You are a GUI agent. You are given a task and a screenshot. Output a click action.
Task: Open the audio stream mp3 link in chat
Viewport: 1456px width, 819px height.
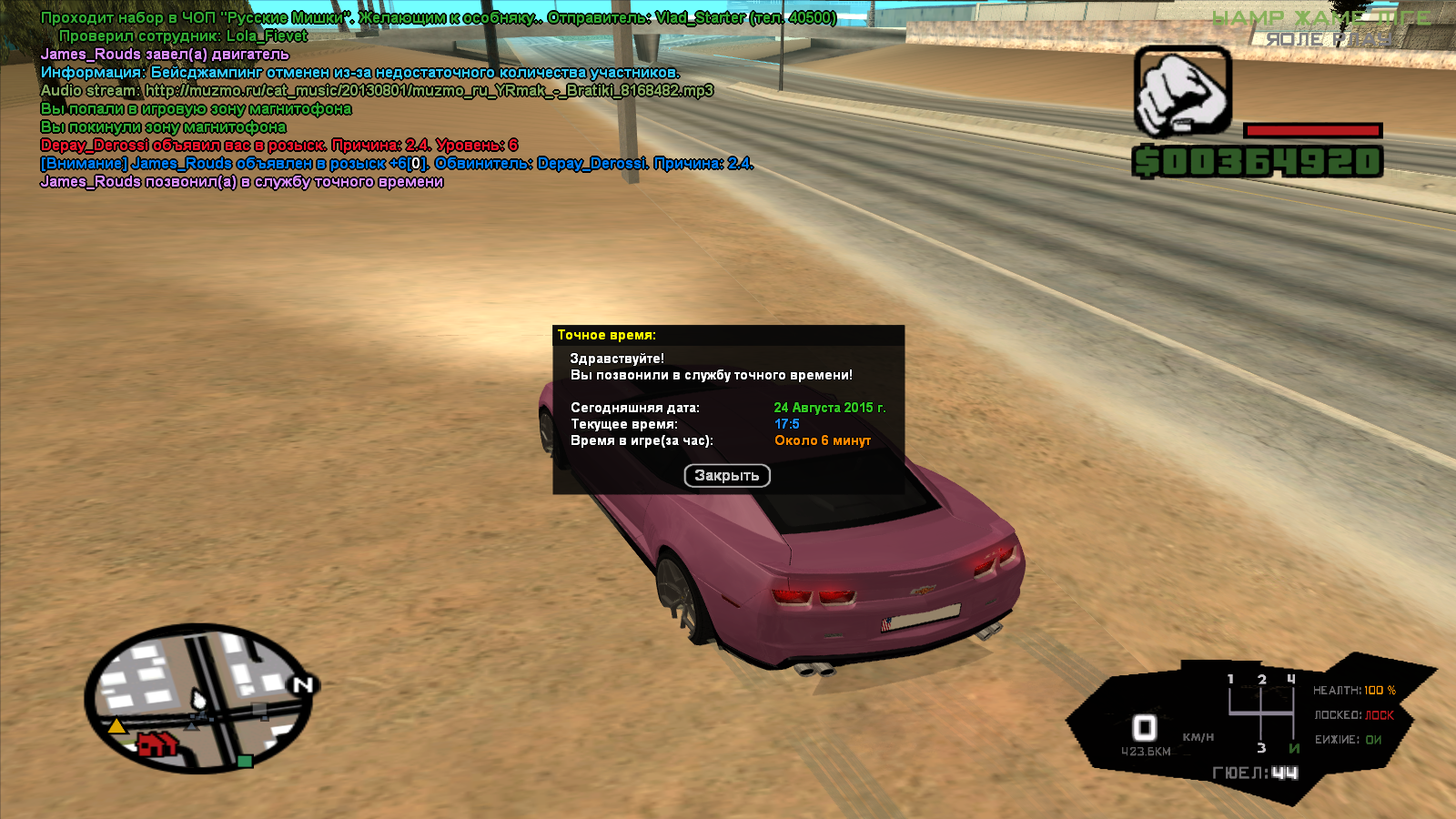point(429,91)
